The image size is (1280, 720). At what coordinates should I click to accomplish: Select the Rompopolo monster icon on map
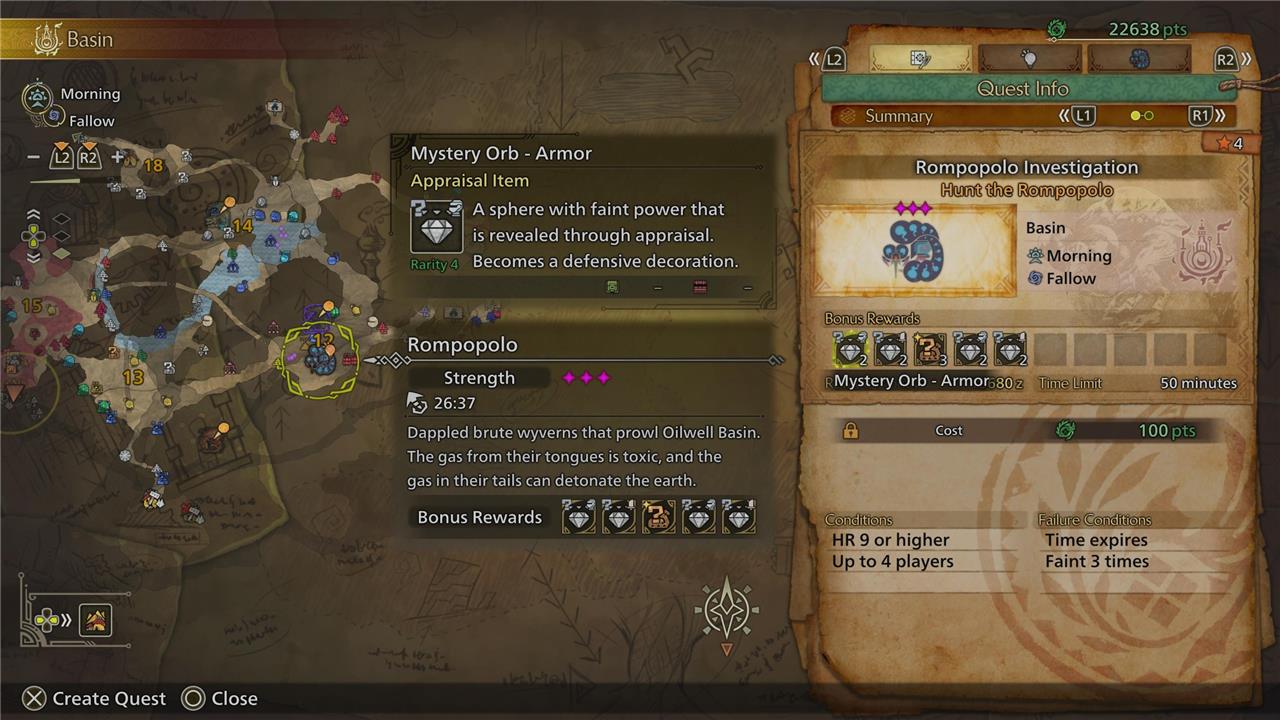[x=320, y=358]
